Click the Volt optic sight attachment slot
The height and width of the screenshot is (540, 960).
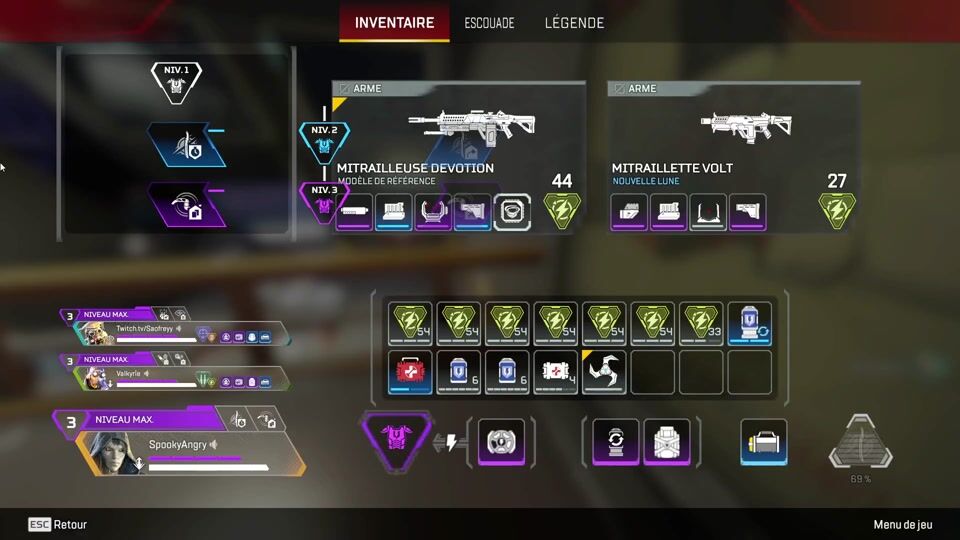point(709,212)
